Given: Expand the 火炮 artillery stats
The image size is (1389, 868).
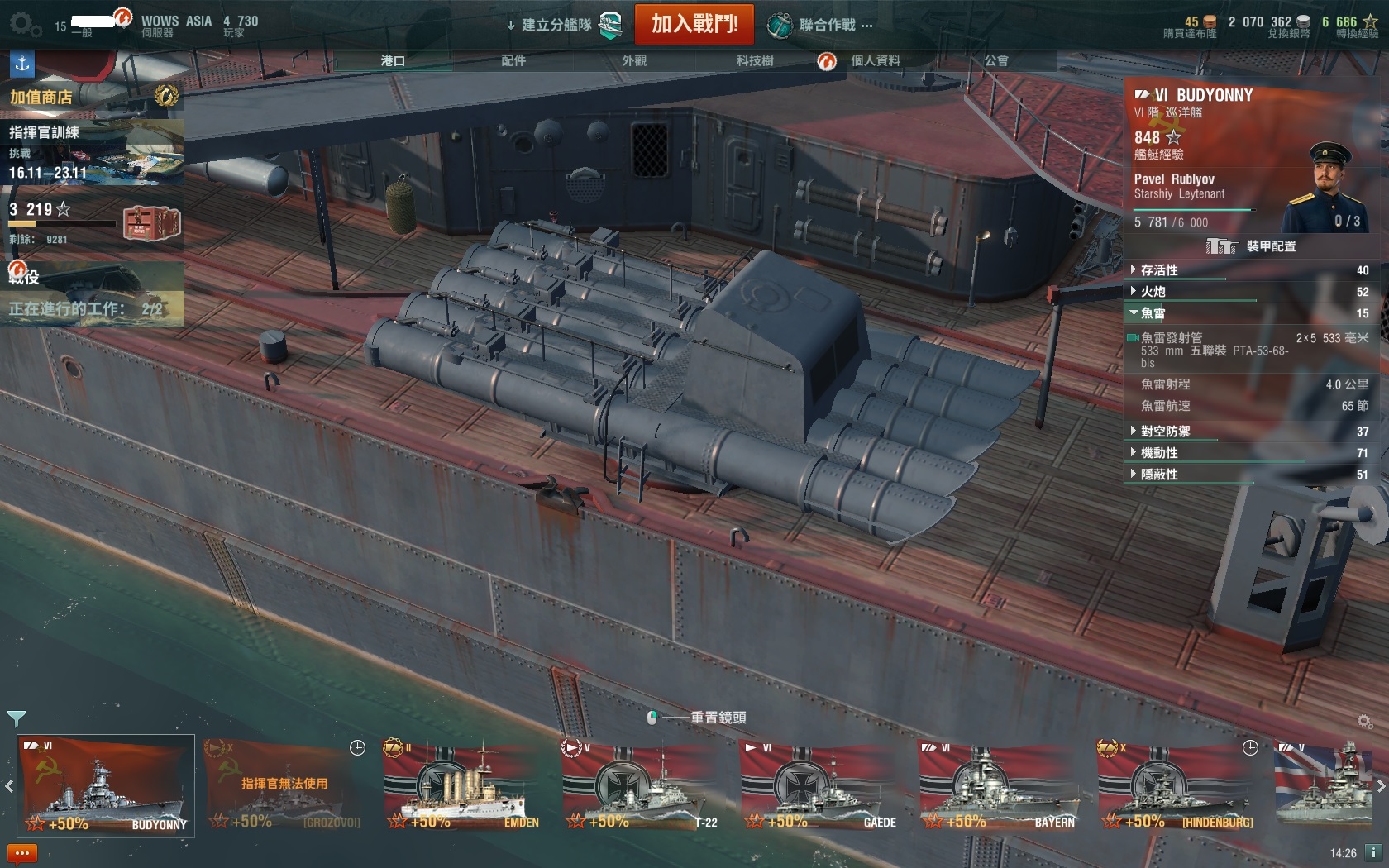Looking at the screenshot, I should tap(1153, 292).
